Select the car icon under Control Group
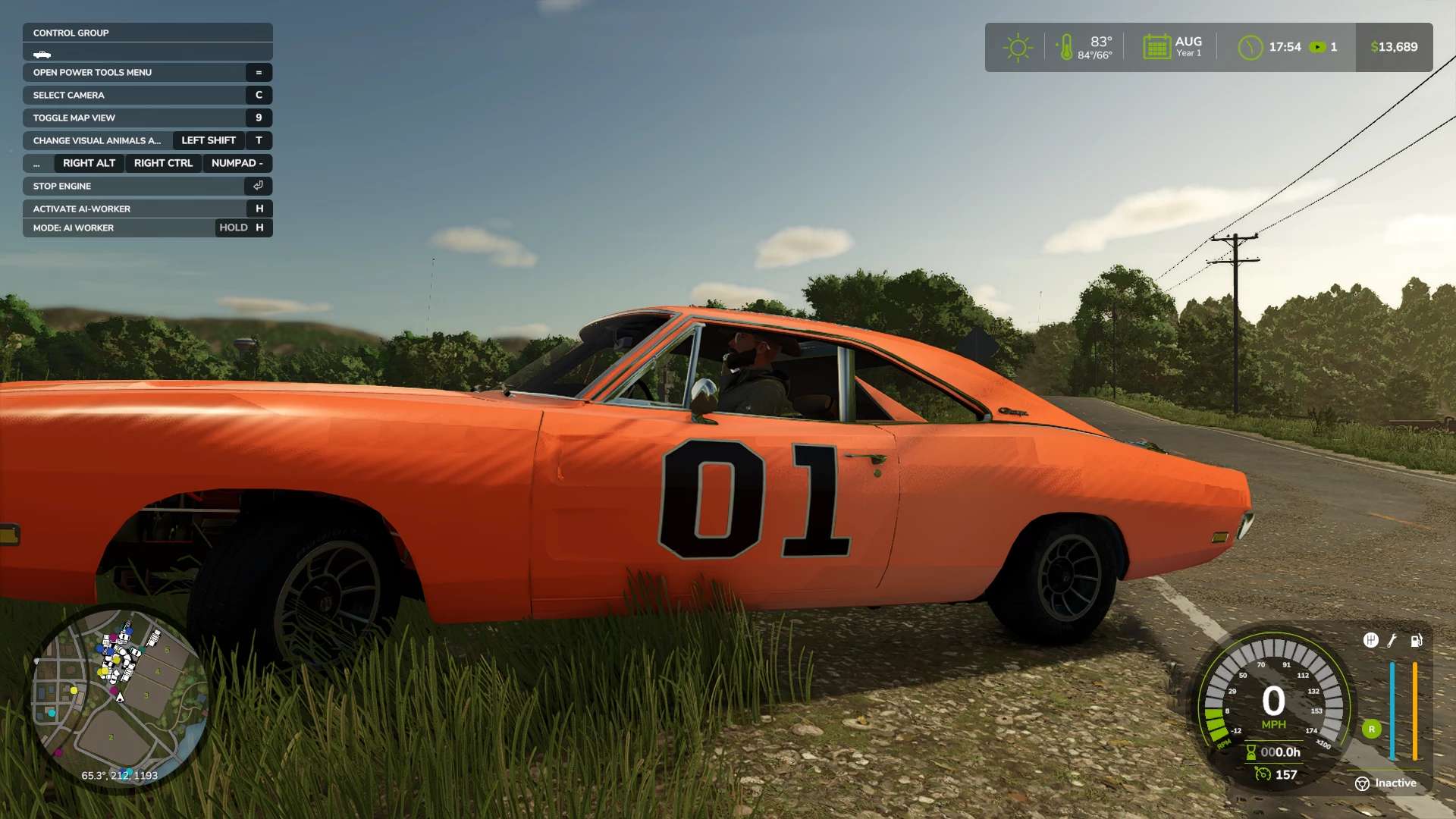Viewport: 1456px width, 819px height. tap(42, 55)
